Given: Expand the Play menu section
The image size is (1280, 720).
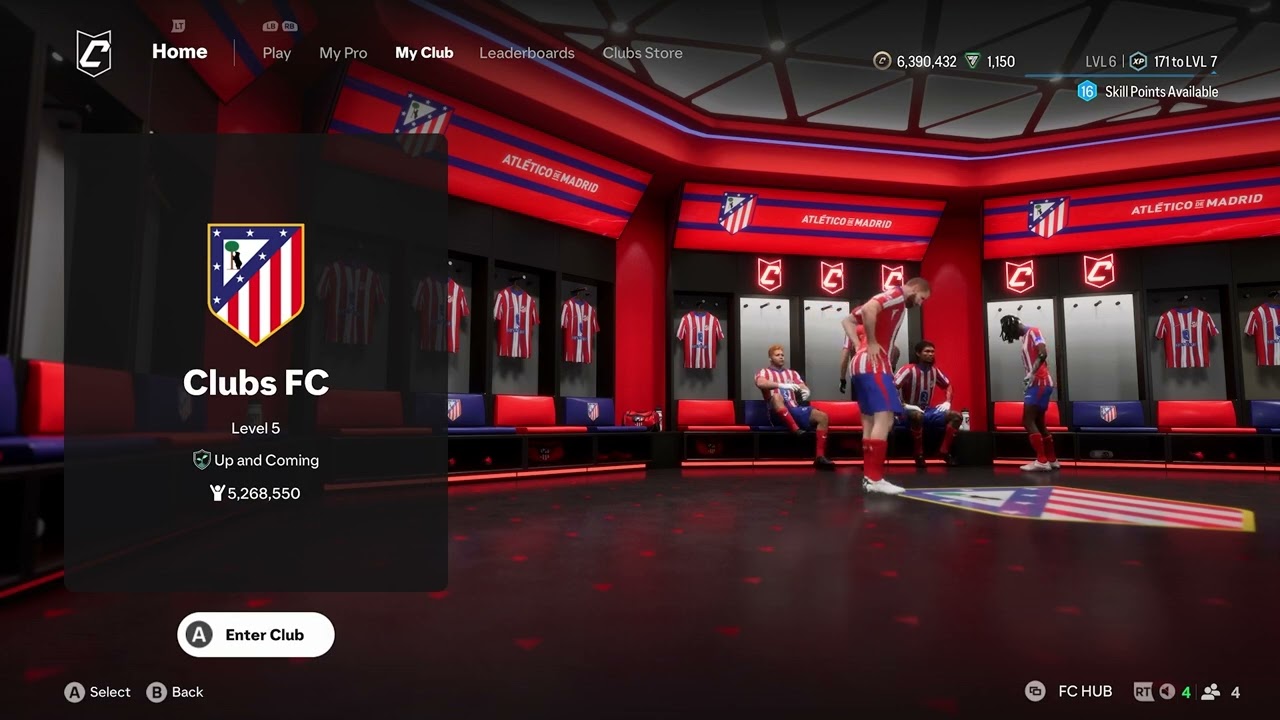Looking at the screenshot, I should [276, 53].
